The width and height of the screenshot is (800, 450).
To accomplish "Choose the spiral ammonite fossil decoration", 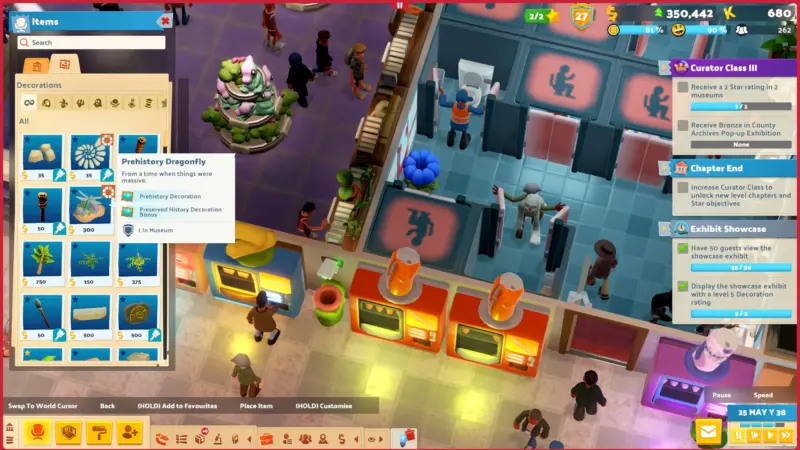I will click(x=90, y=153).
